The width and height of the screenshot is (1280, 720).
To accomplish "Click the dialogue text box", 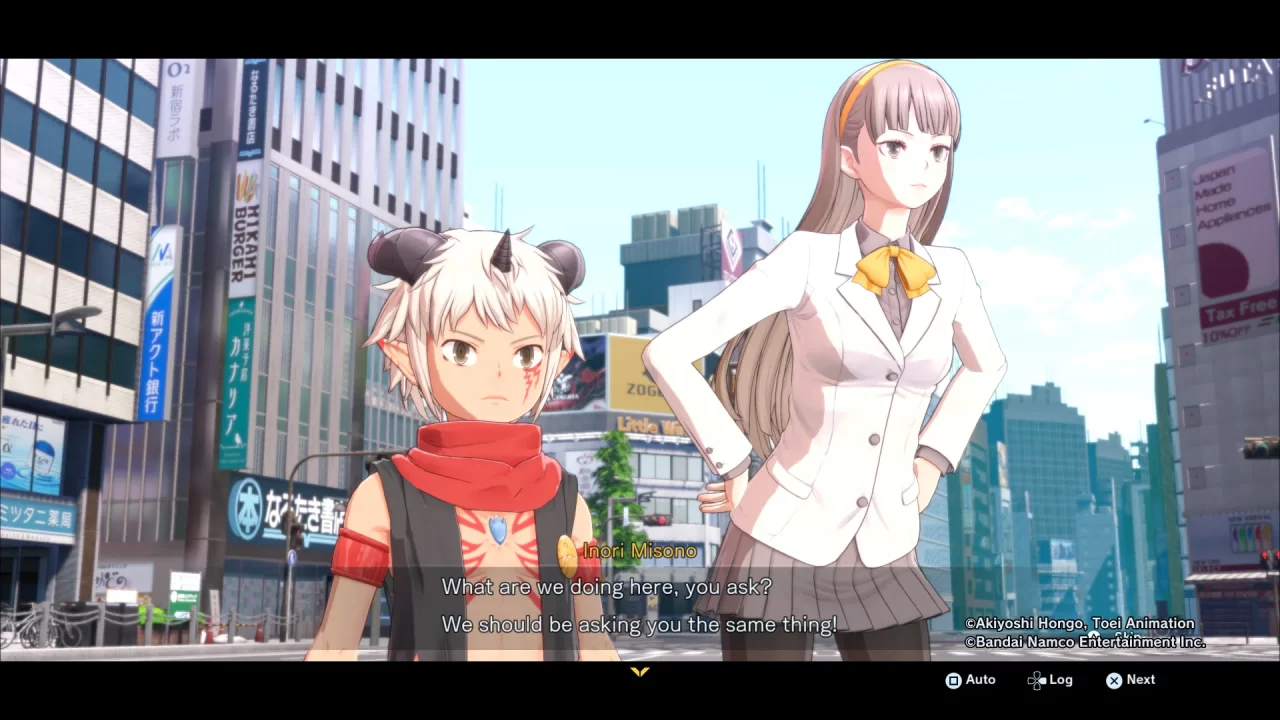I will point(640,605).
